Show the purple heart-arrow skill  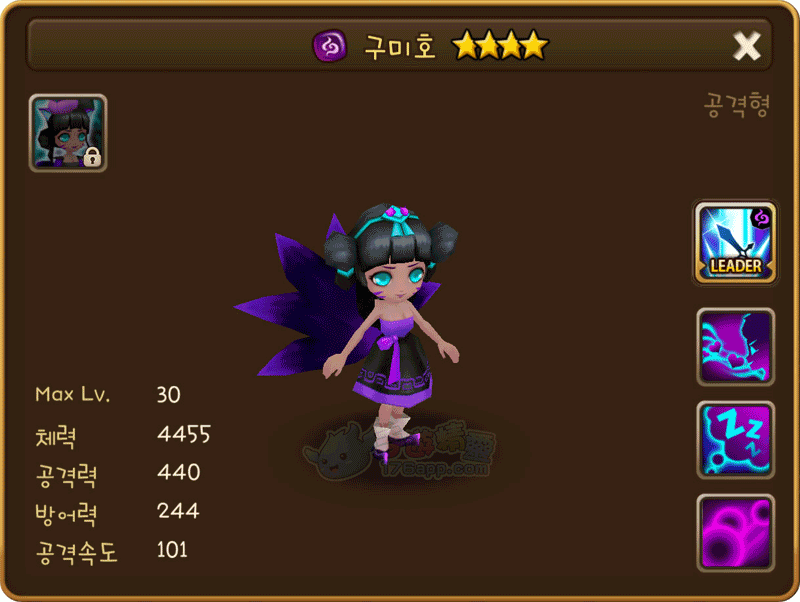[x=735, y=347]
